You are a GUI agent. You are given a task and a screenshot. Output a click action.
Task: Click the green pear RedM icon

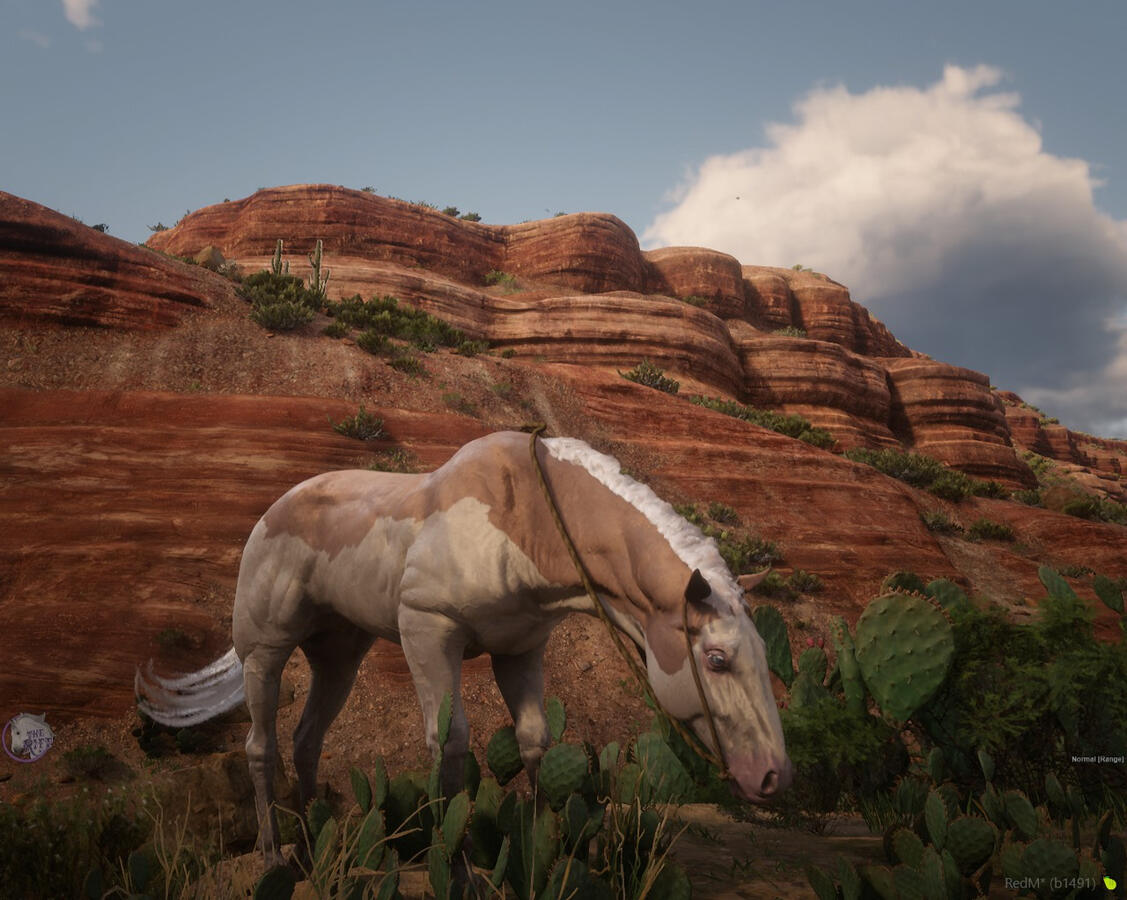pyautogui.click(x=1109, y=883)
